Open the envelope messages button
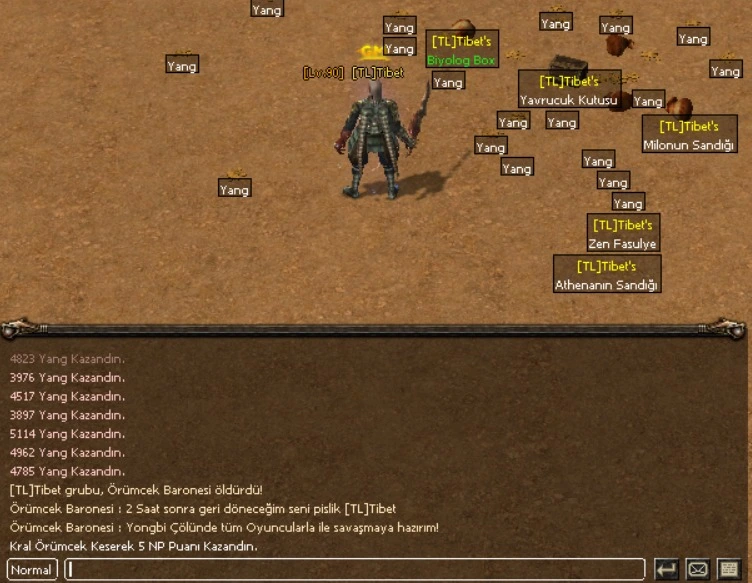 698,570
